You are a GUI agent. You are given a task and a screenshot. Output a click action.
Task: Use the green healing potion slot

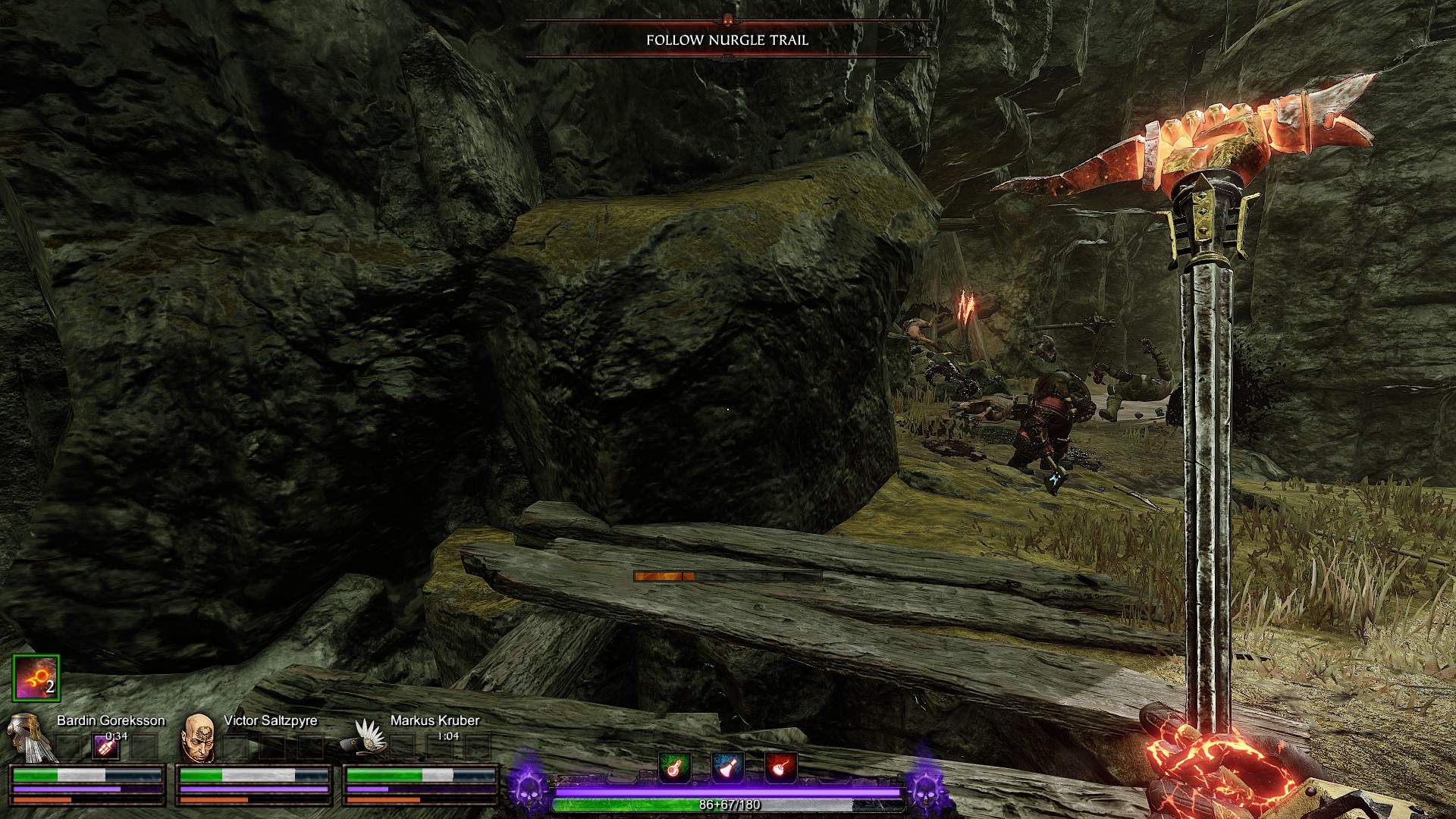674,767
